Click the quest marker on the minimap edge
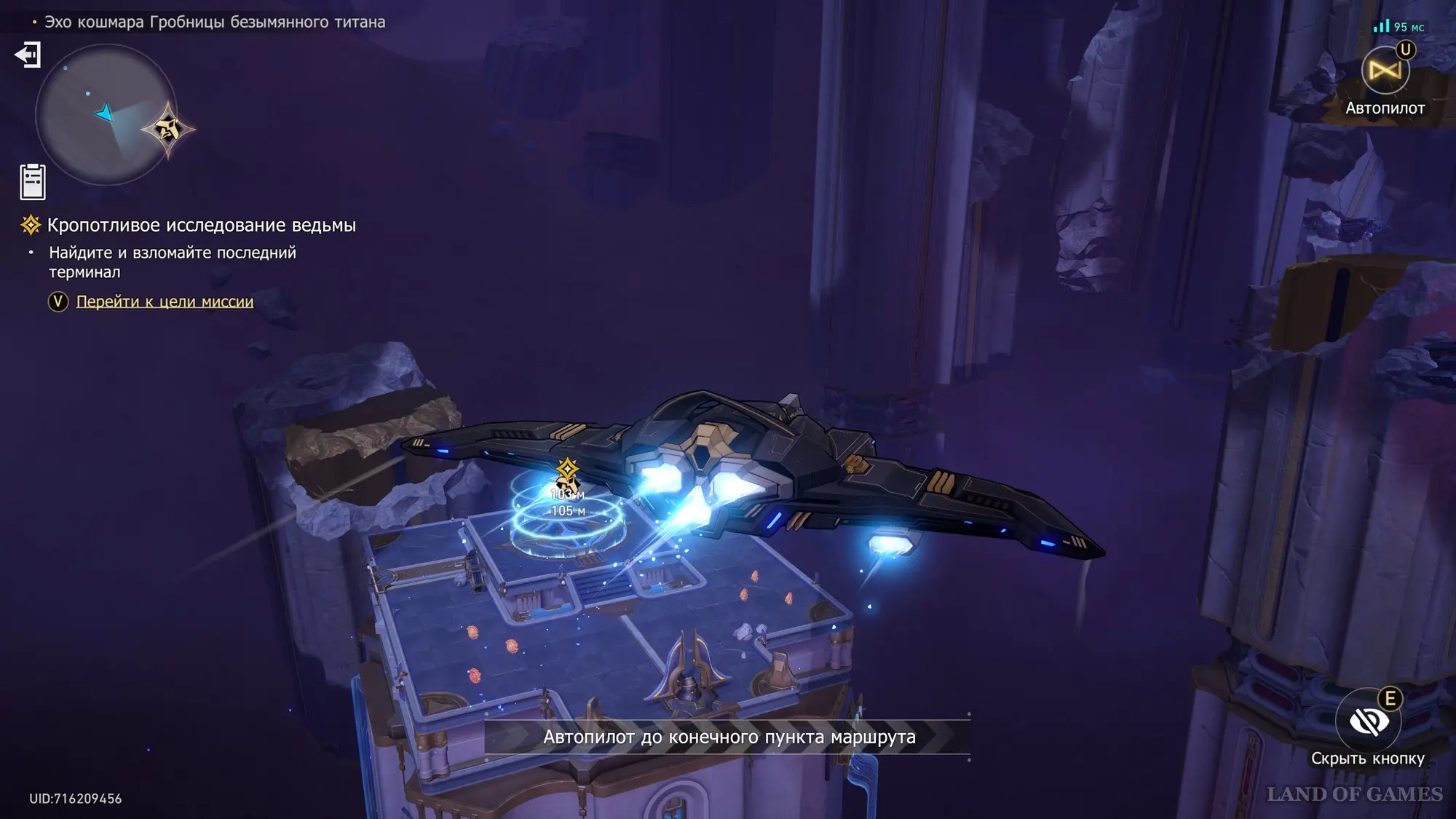 [168, 130]
